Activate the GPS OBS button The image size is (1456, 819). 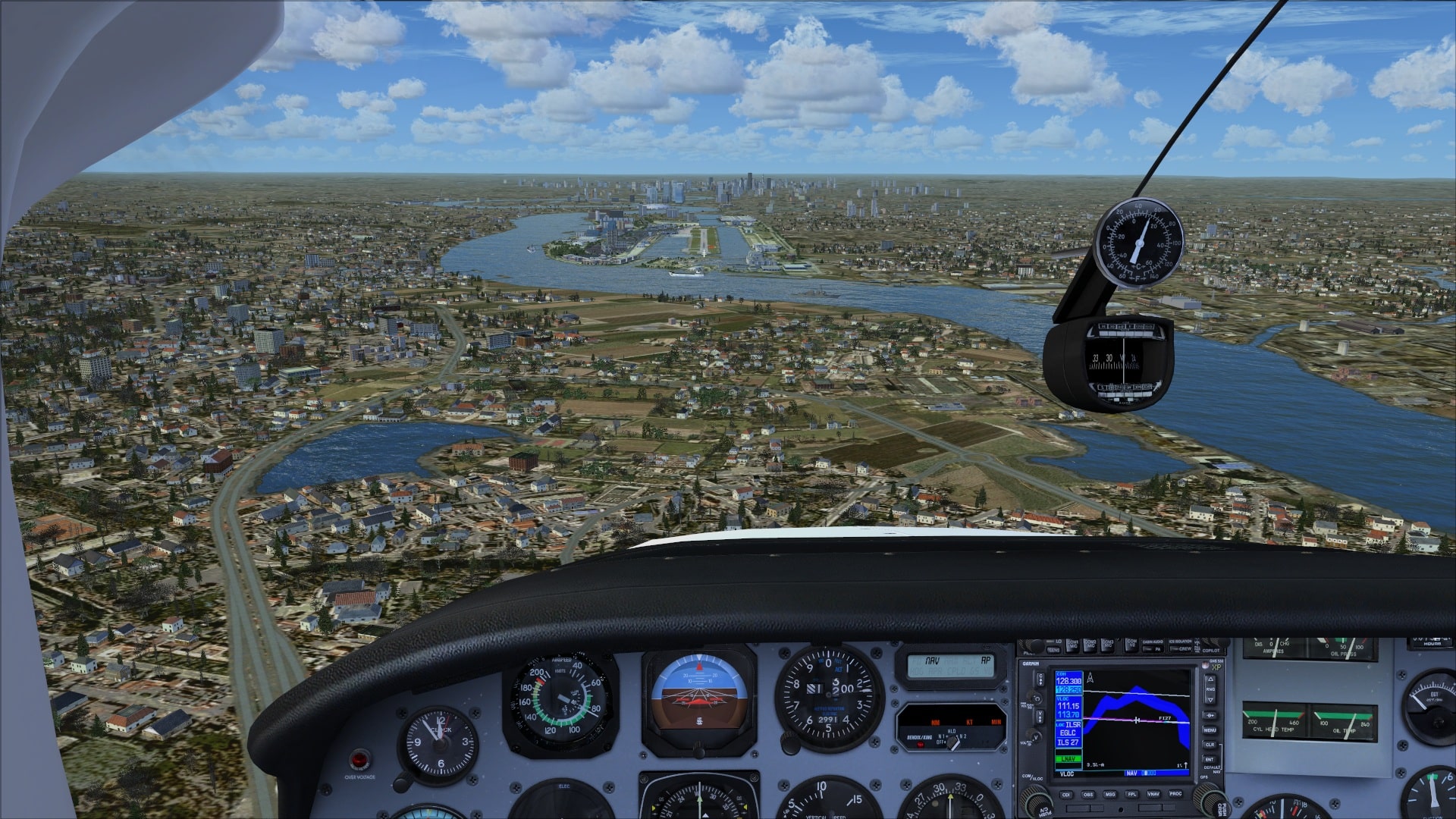pyautogui.click(x=1087, y=794)
